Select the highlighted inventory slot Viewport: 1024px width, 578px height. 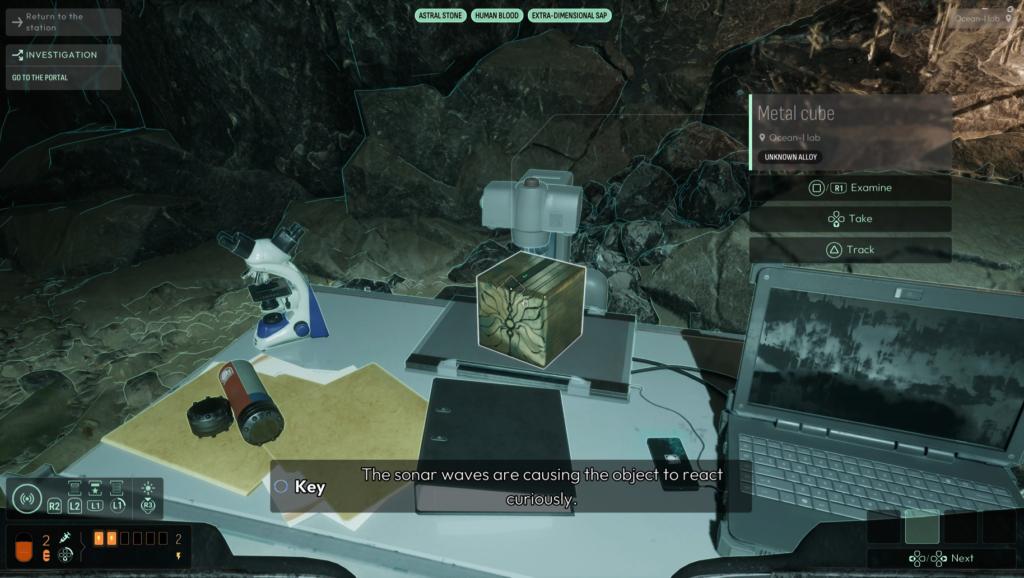[922, 526]
